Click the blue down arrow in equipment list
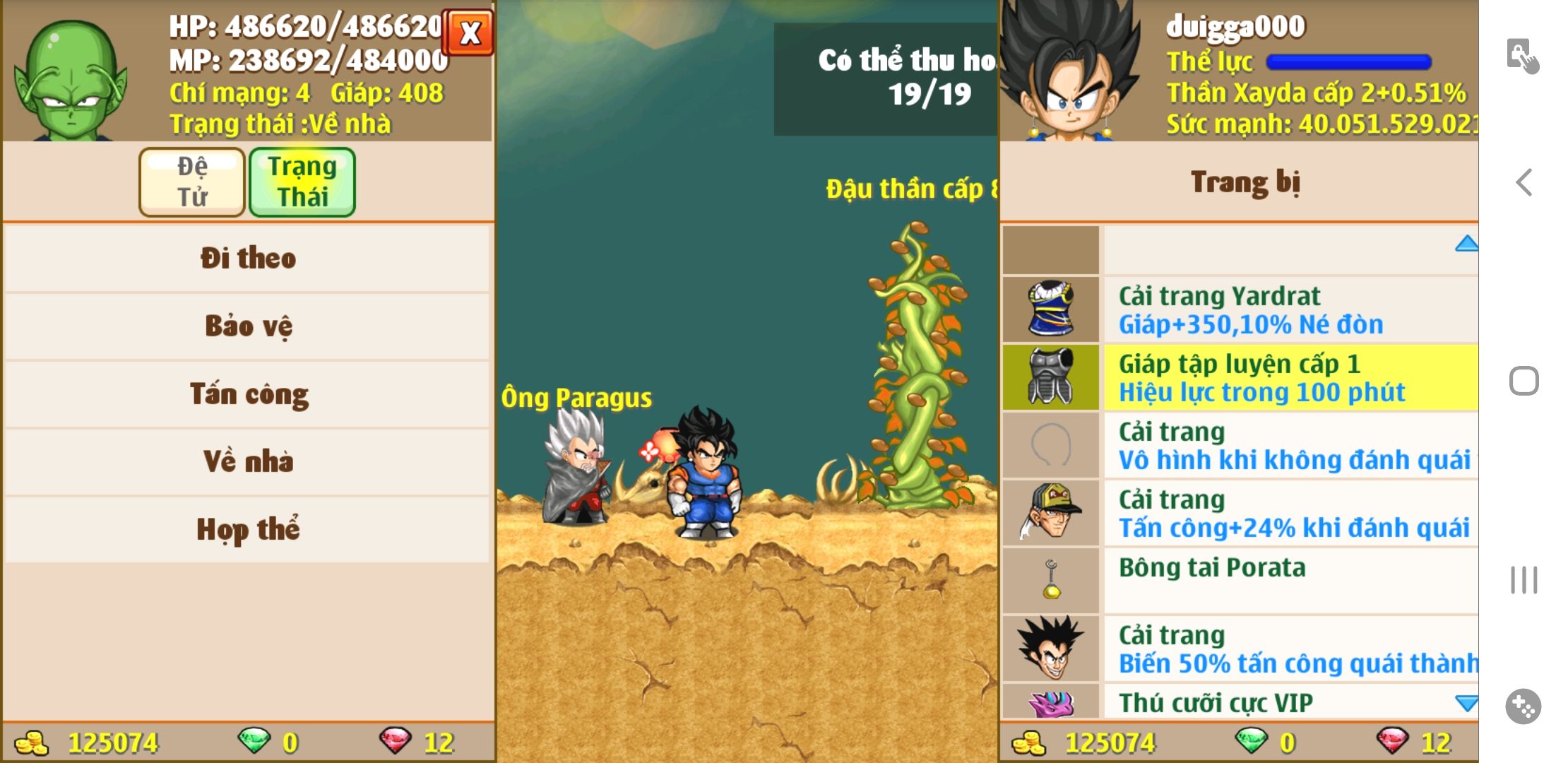Image resolution: width=1568 pixels, height=763 pixels. coord(1466,703)
